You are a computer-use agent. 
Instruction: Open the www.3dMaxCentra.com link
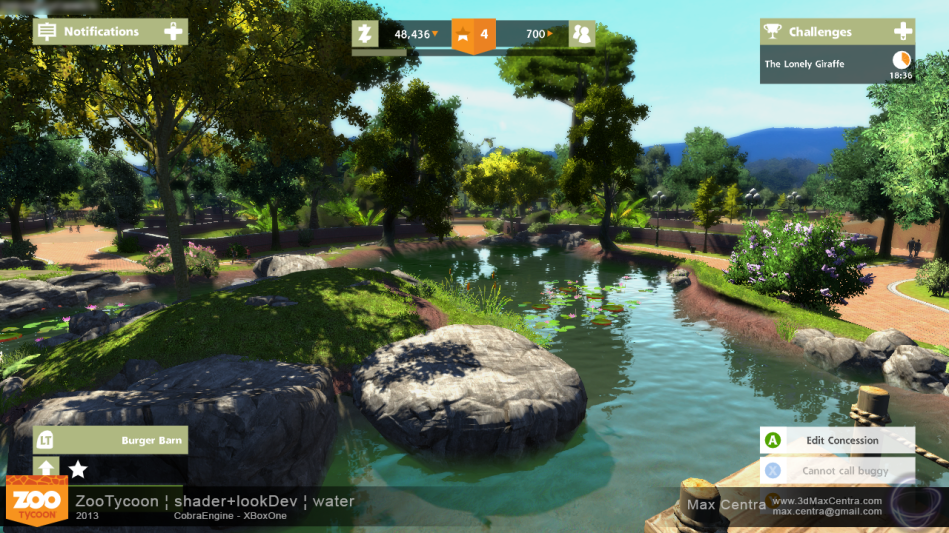pos(826,500)
